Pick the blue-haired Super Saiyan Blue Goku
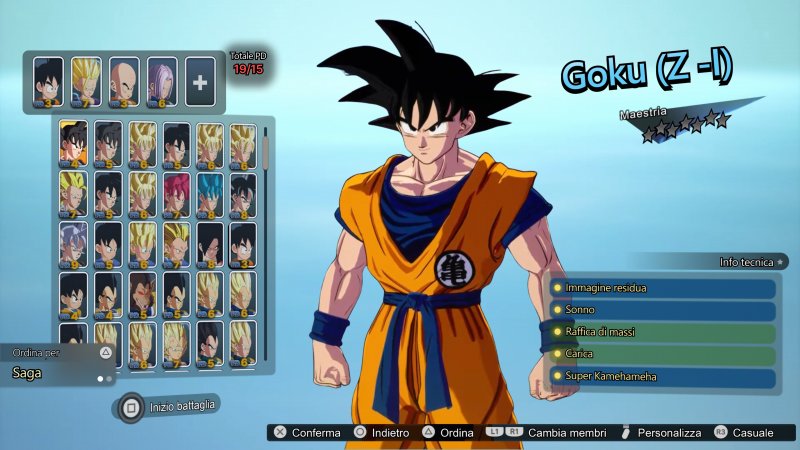 coord(209,195)
